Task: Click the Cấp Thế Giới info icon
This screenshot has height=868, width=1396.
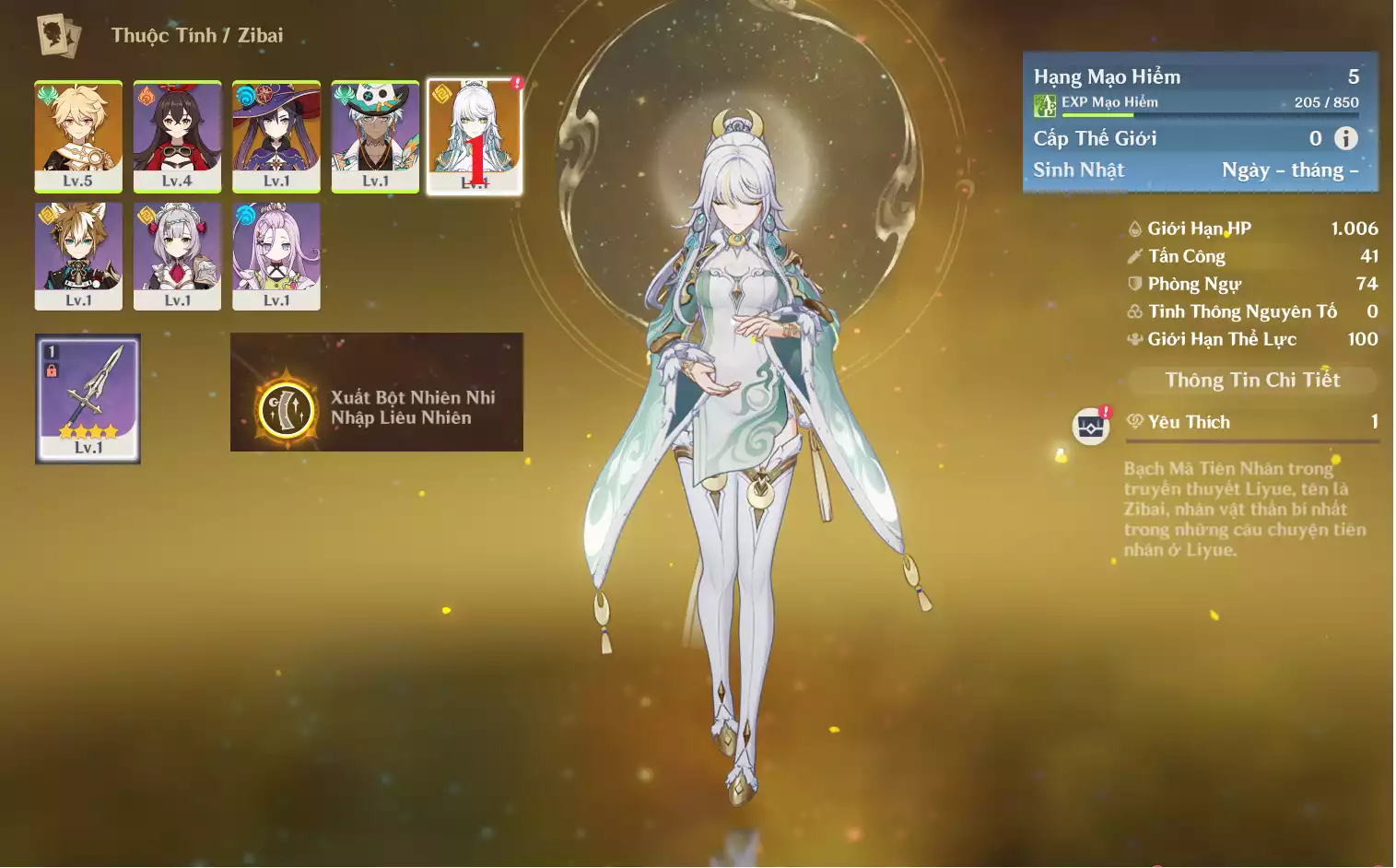Action: (1345, 138)
